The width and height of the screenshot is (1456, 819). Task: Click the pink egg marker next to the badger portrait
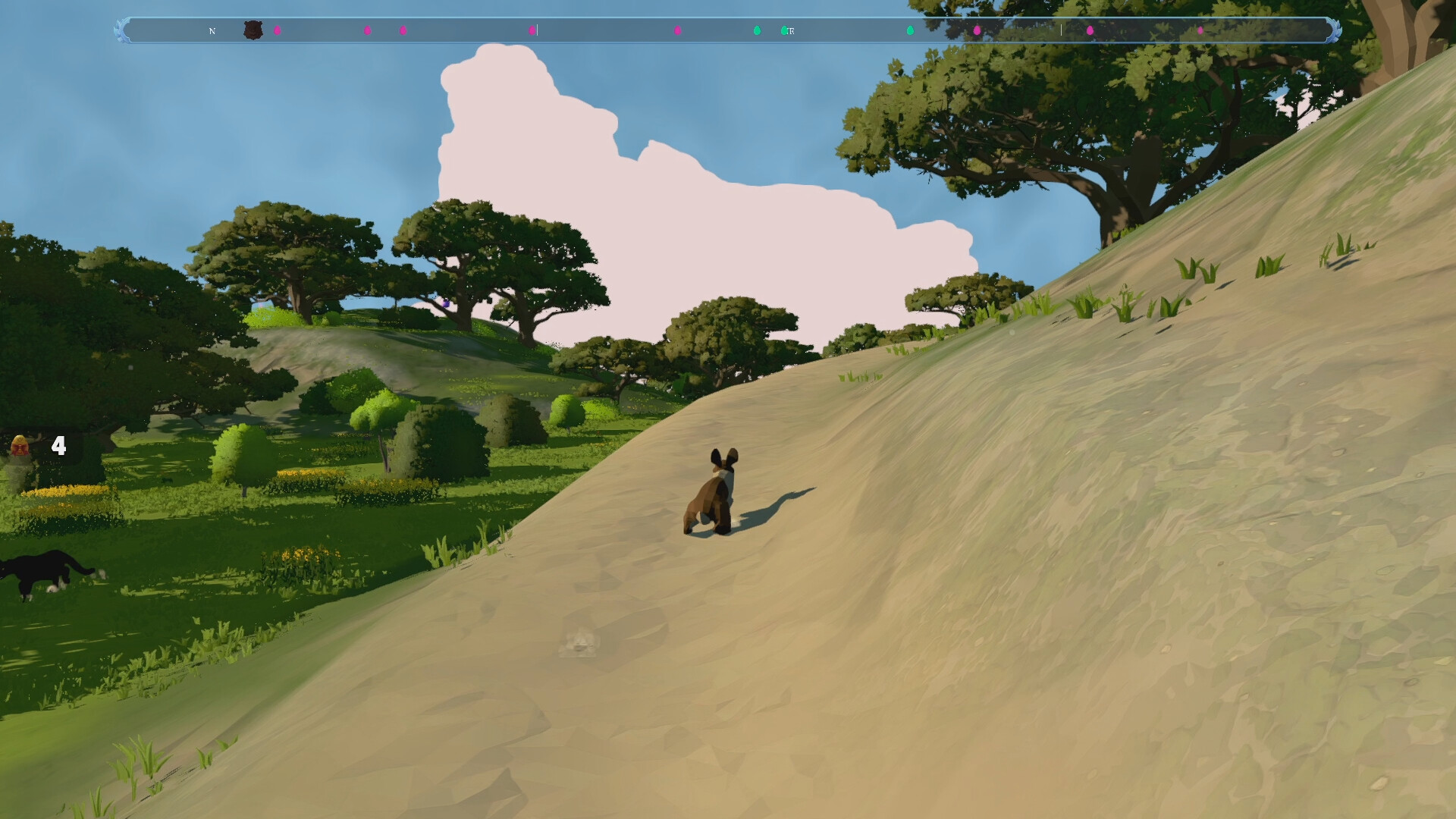point(278,31)
